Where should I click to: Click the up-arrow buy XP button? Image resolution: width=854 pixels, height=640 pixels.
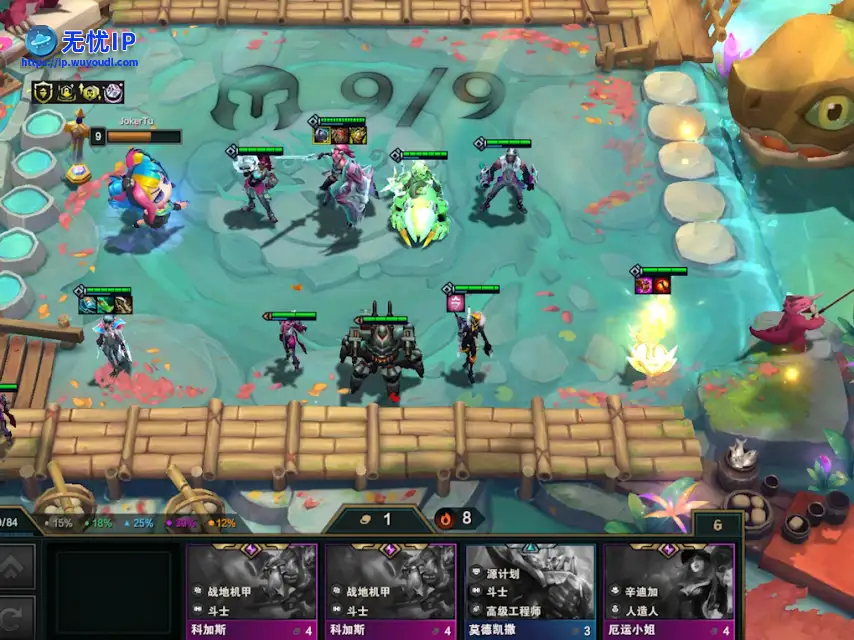(17, 569)
